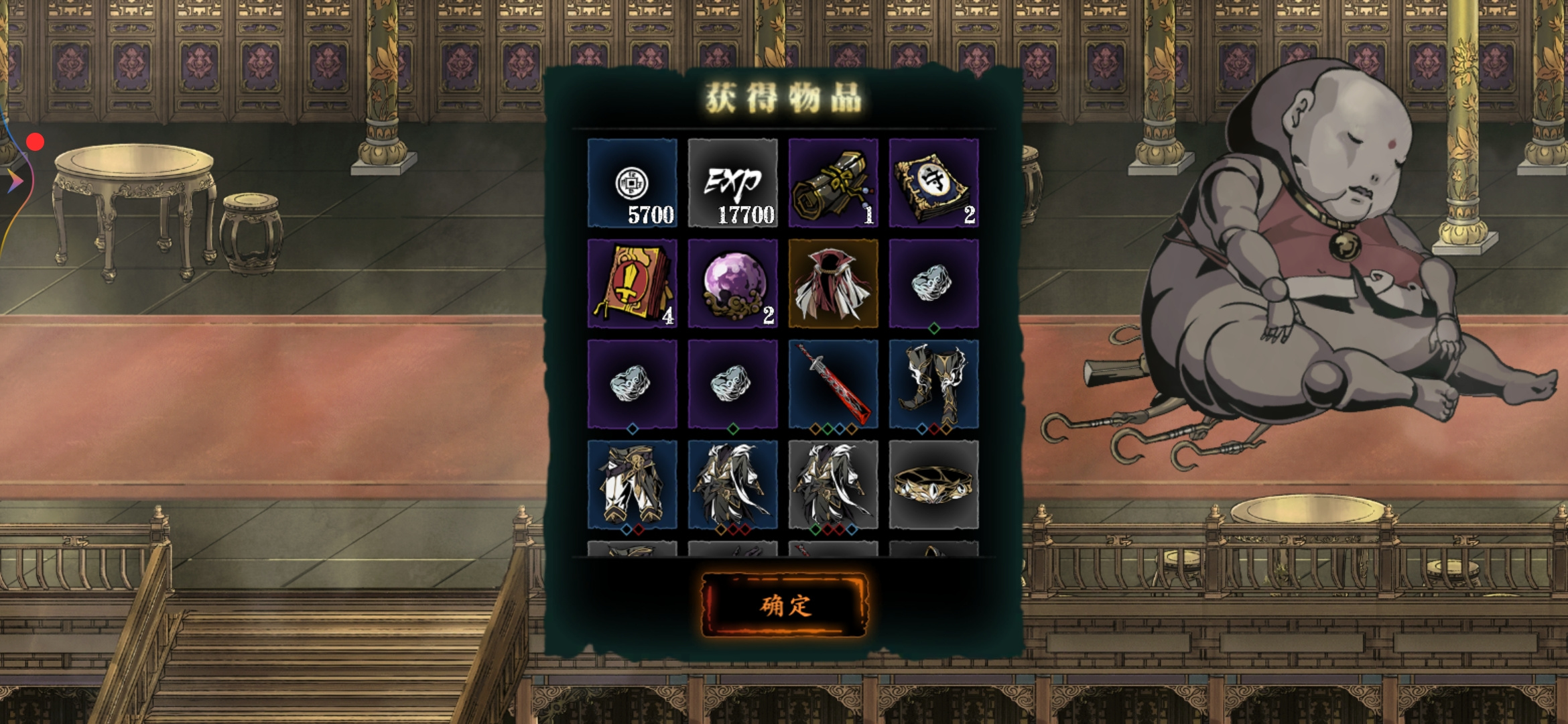
Task: Select the white trousers equipment
Action: point(632,485)
